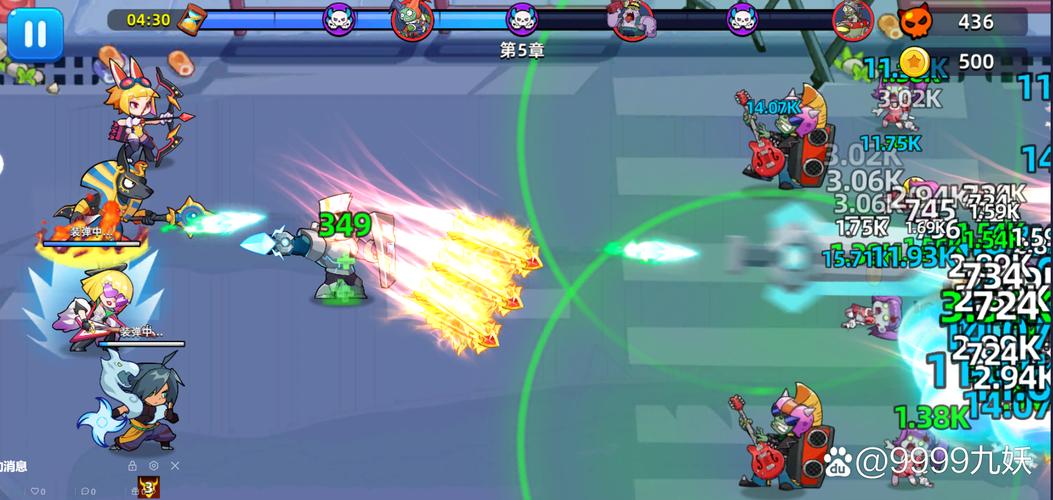Viewport: 1053px width, 500px height.
Task: Select the golden horned skull number 3 badge
Action: [x=149, y=488]
